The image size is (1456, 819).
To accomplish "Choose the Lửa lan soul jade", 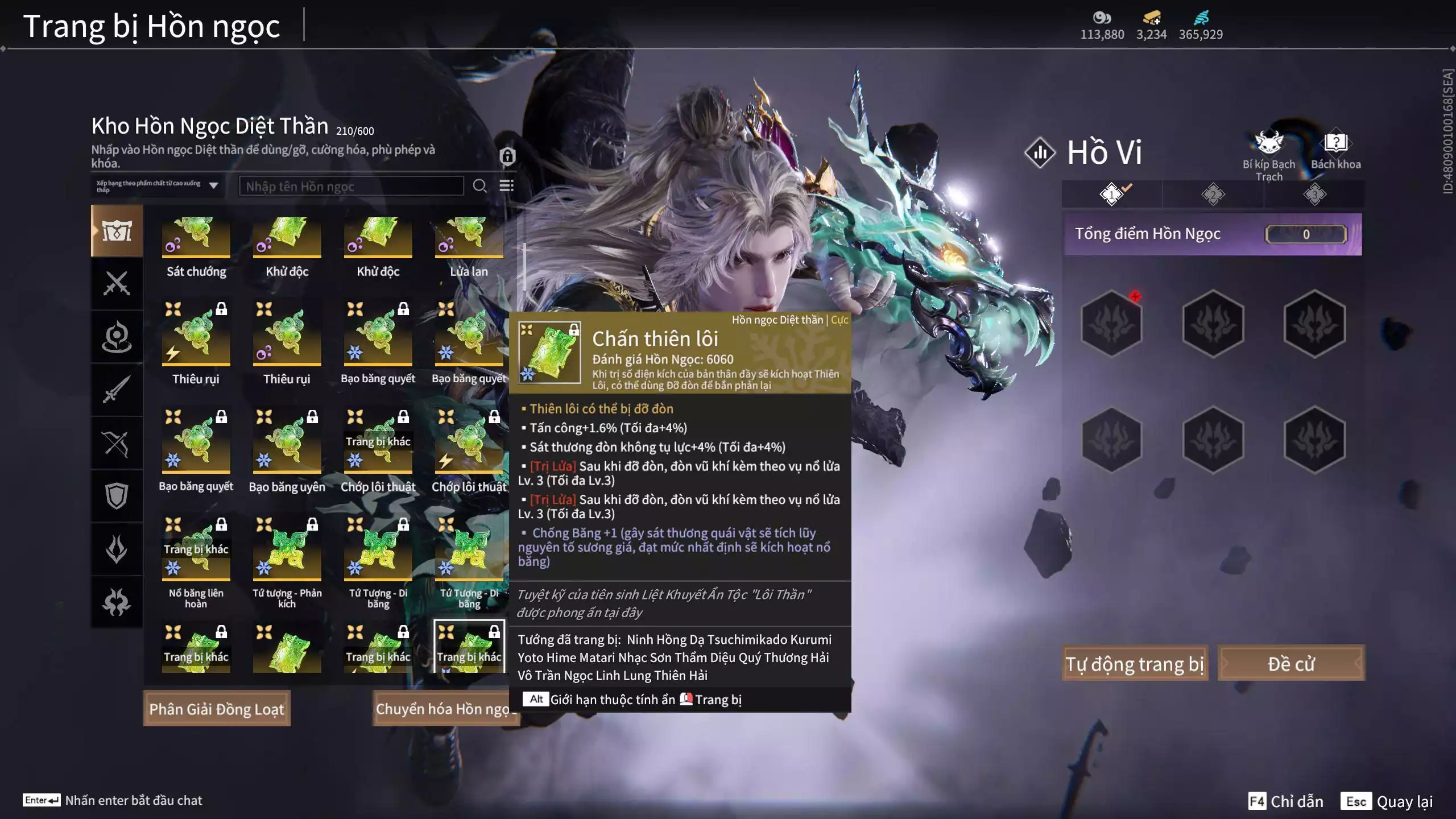I will pos(469,239).
